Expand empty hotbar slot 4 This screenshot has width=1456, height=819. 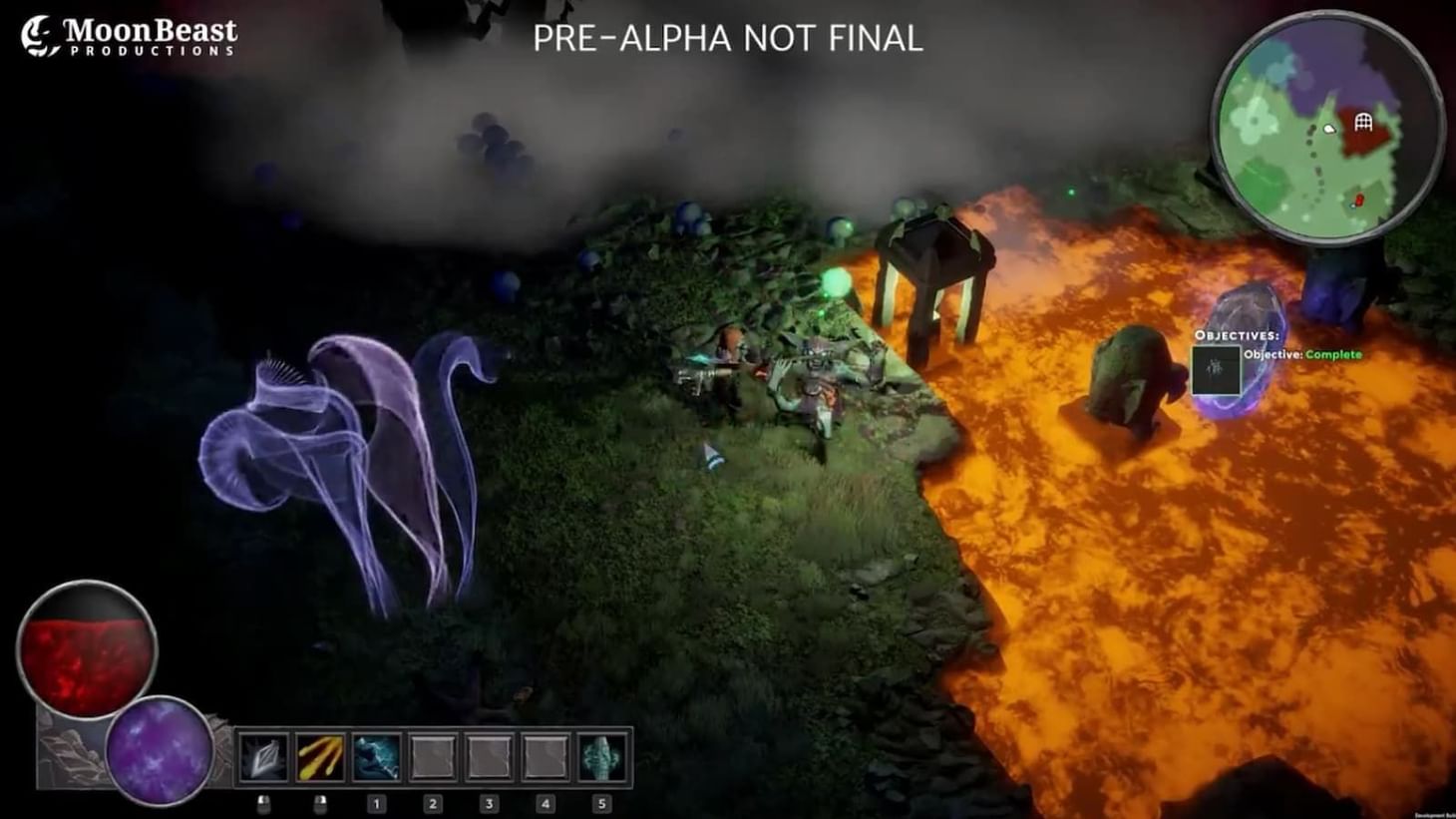pos(546,756)
